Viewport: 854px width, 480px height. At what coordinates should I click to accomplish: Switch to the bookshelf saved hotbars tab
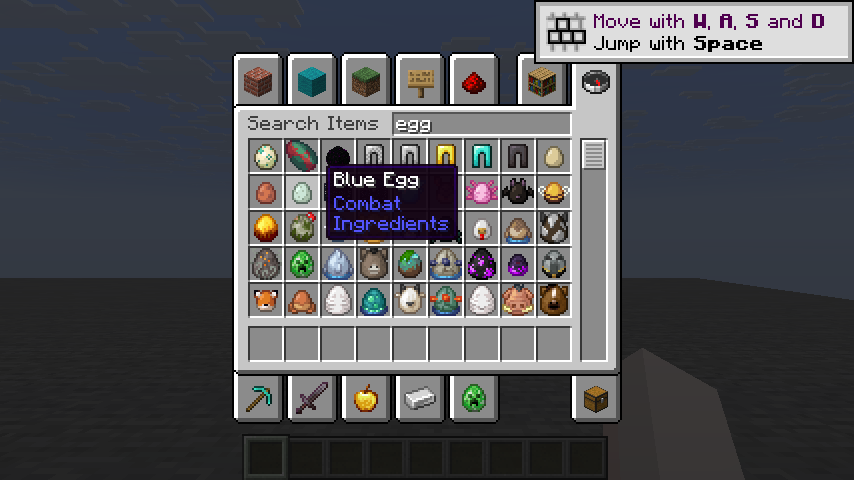click(x=542, y=80)
